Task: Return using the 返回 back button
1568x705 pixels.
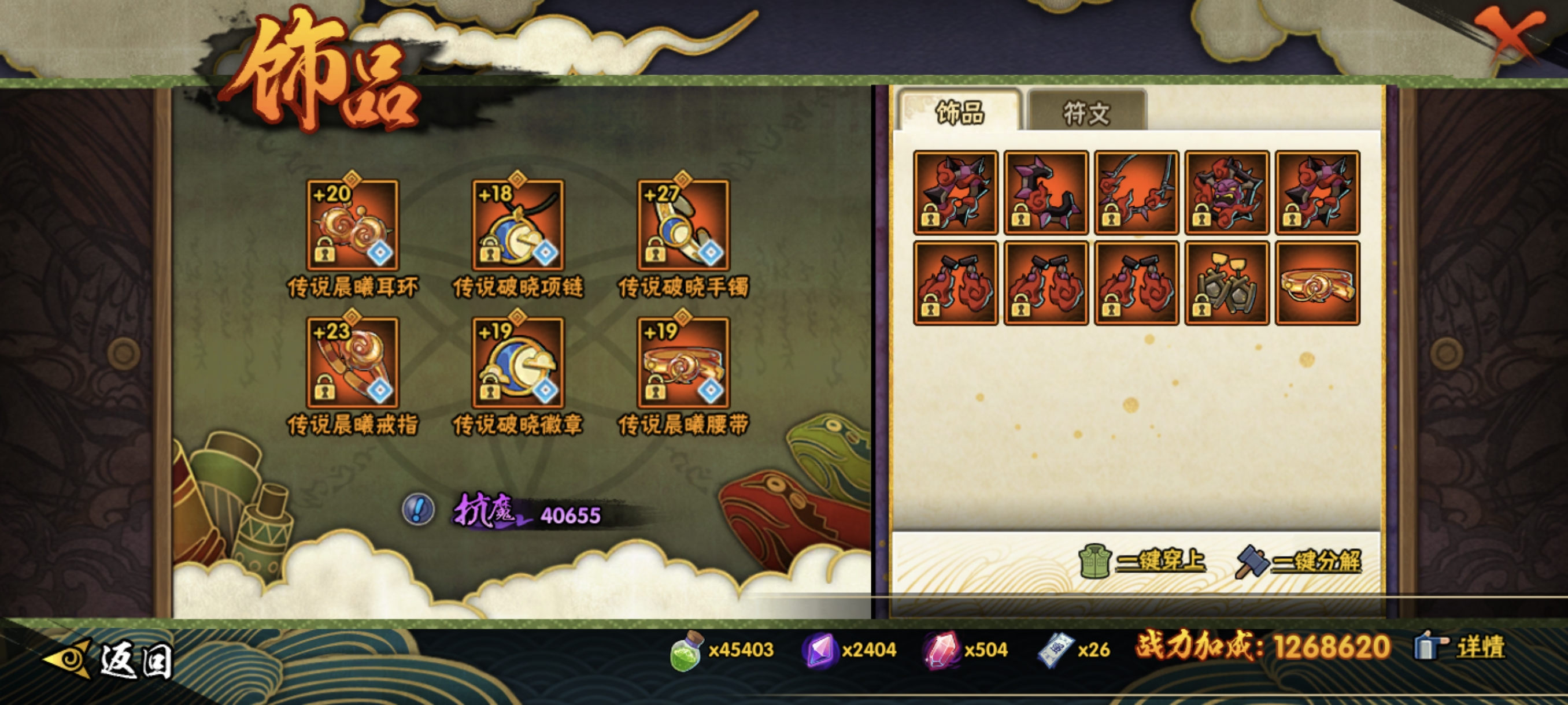Action: [110, 659]
